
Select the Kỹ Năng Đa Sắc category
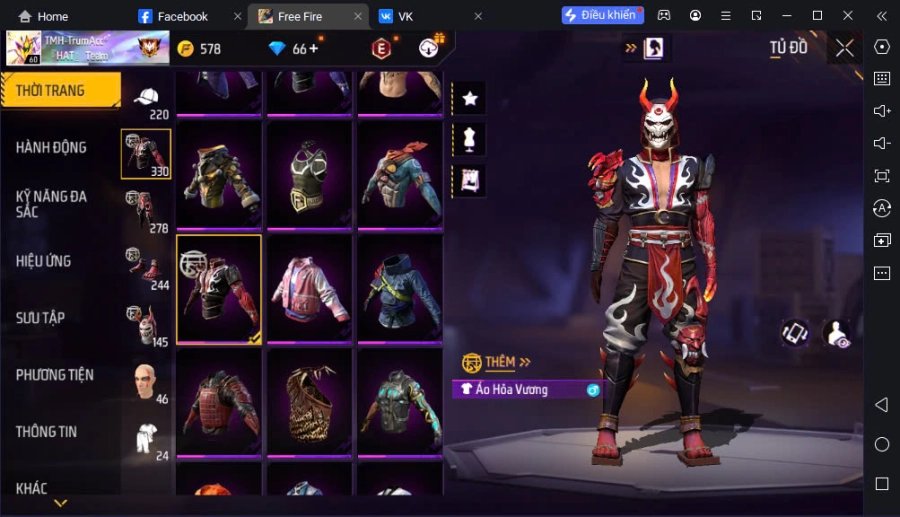pos(52,205)
